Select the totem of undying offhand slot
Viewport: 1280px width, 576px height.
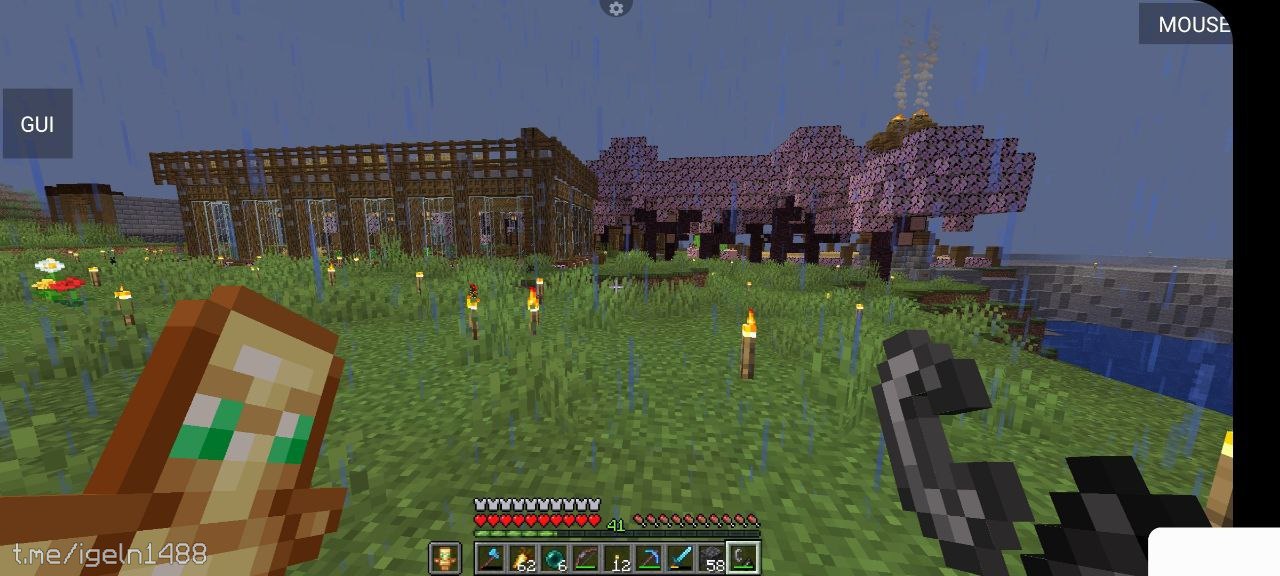(x=445, y=558)
